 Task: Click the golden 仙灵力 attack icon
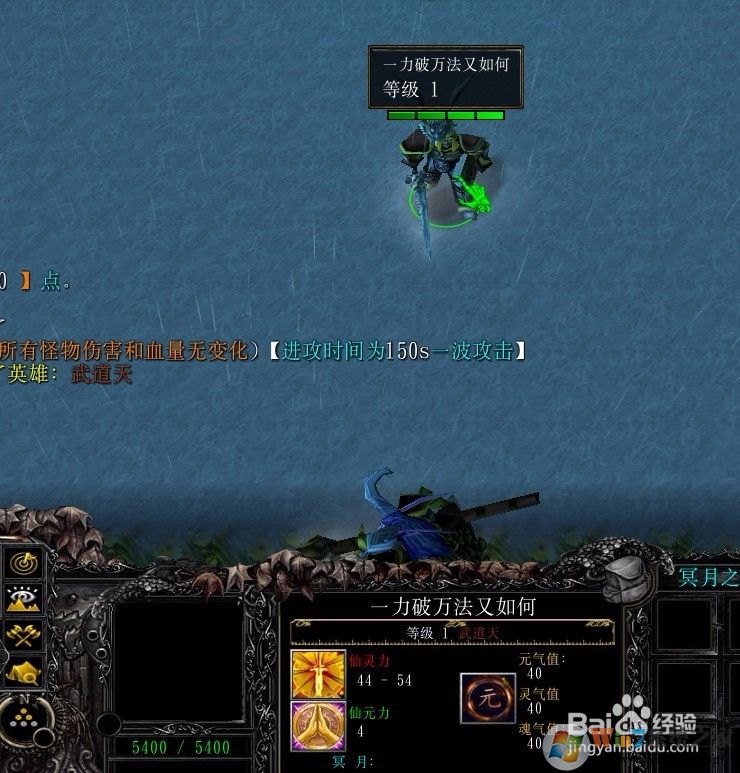tap(311, 672)
